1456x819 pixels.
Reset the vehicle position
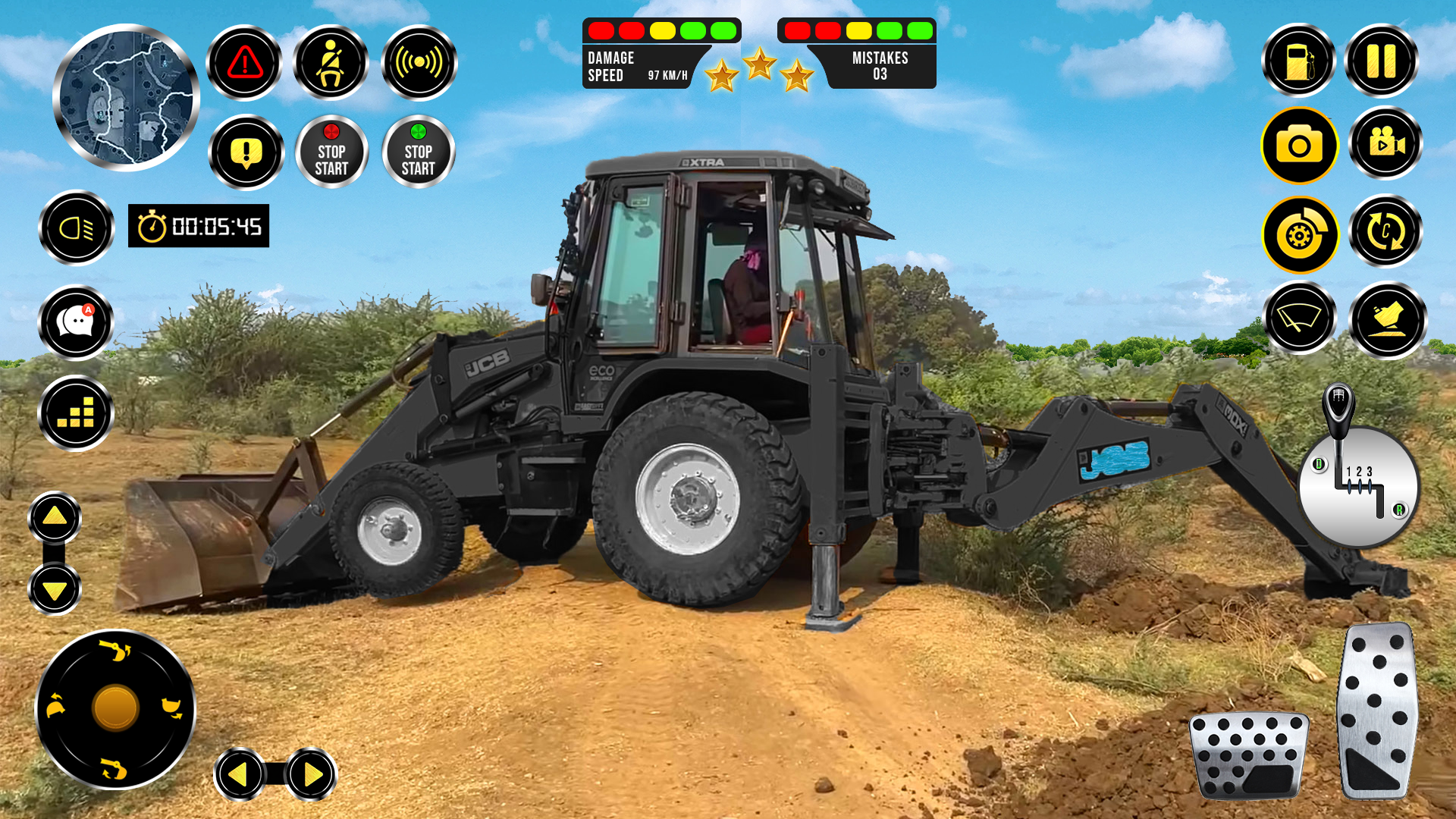[x=1385, y=235]
